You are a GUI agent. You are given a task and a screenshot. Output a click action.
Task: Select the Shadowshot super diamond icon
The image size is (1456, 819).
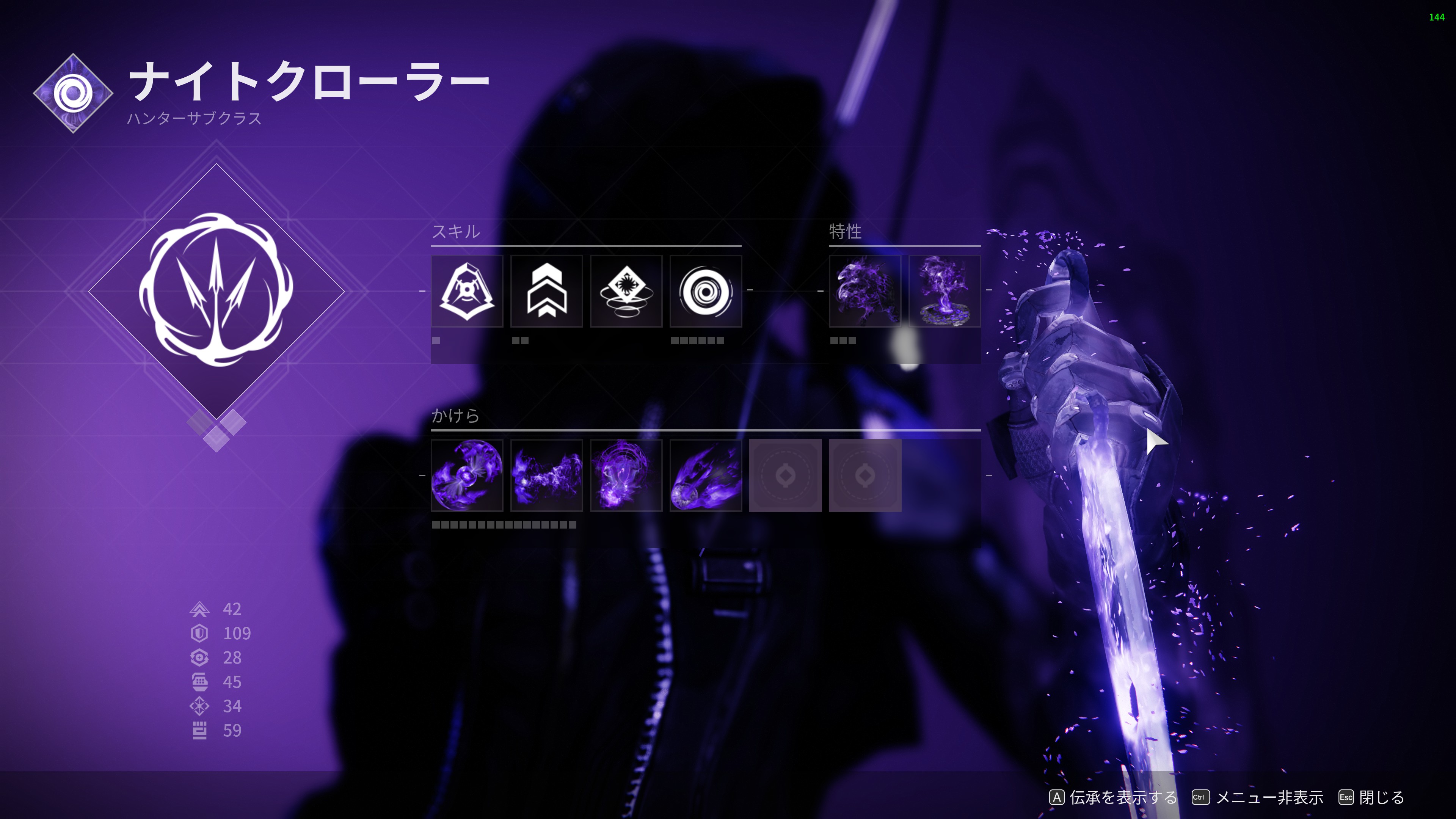[x=216, y=291]
